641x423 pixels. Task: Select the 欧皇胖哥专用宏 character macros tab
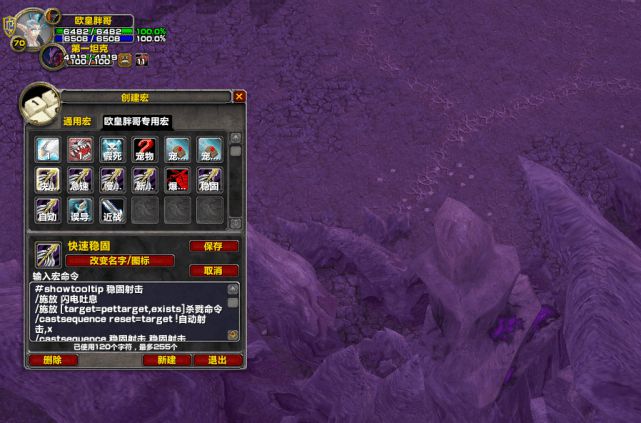[x=138, y=121]
